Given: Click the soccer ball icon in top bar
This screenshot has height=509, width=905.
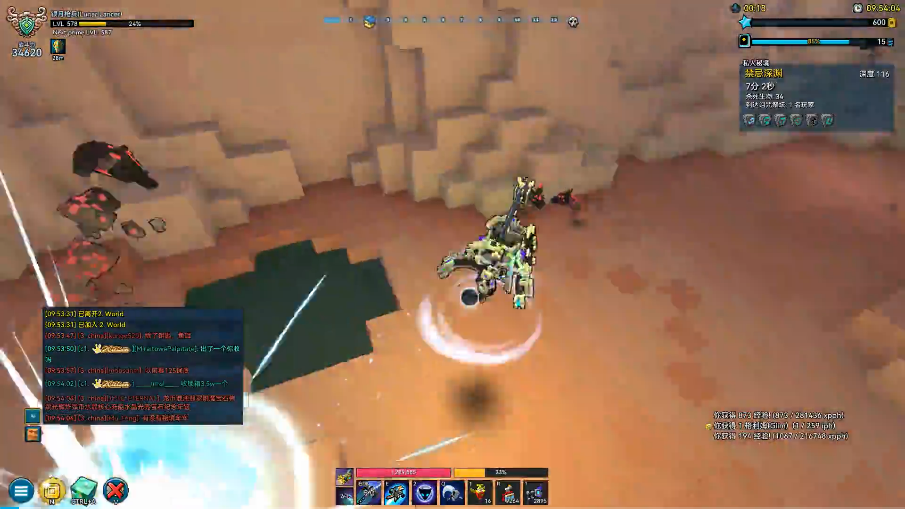Looking at the screenshot, I should (572, 21).
